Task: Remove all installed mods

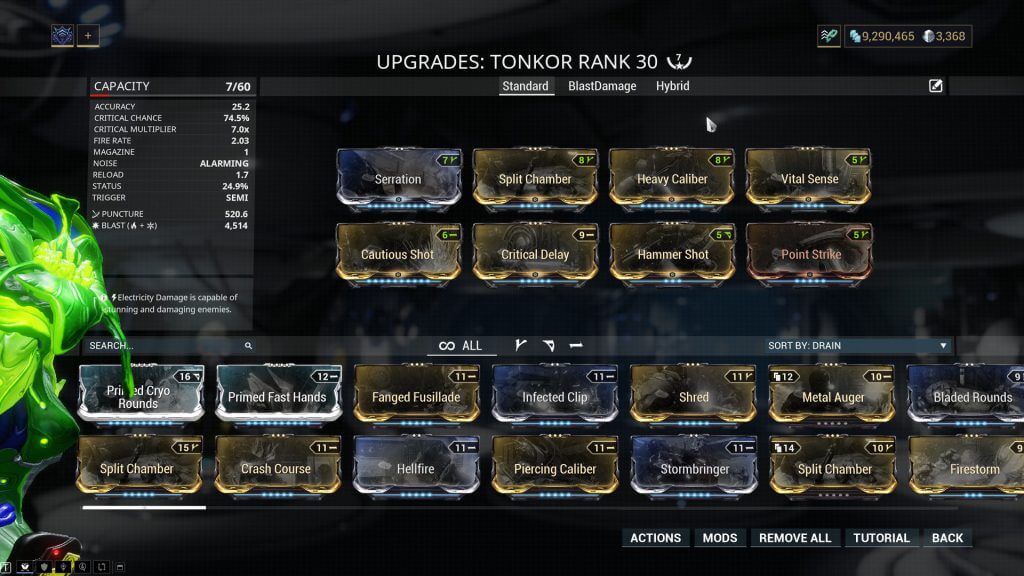Action: pos(795,538)
